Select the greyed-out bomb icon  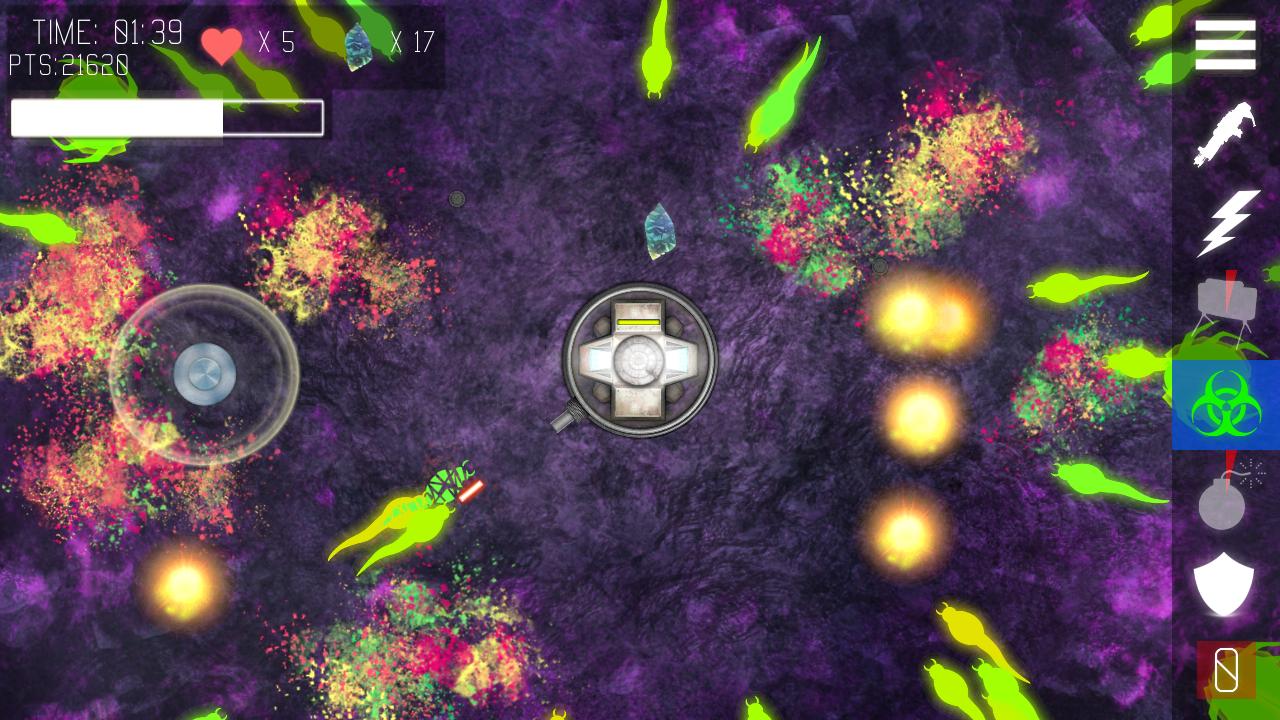[1224, 497]
